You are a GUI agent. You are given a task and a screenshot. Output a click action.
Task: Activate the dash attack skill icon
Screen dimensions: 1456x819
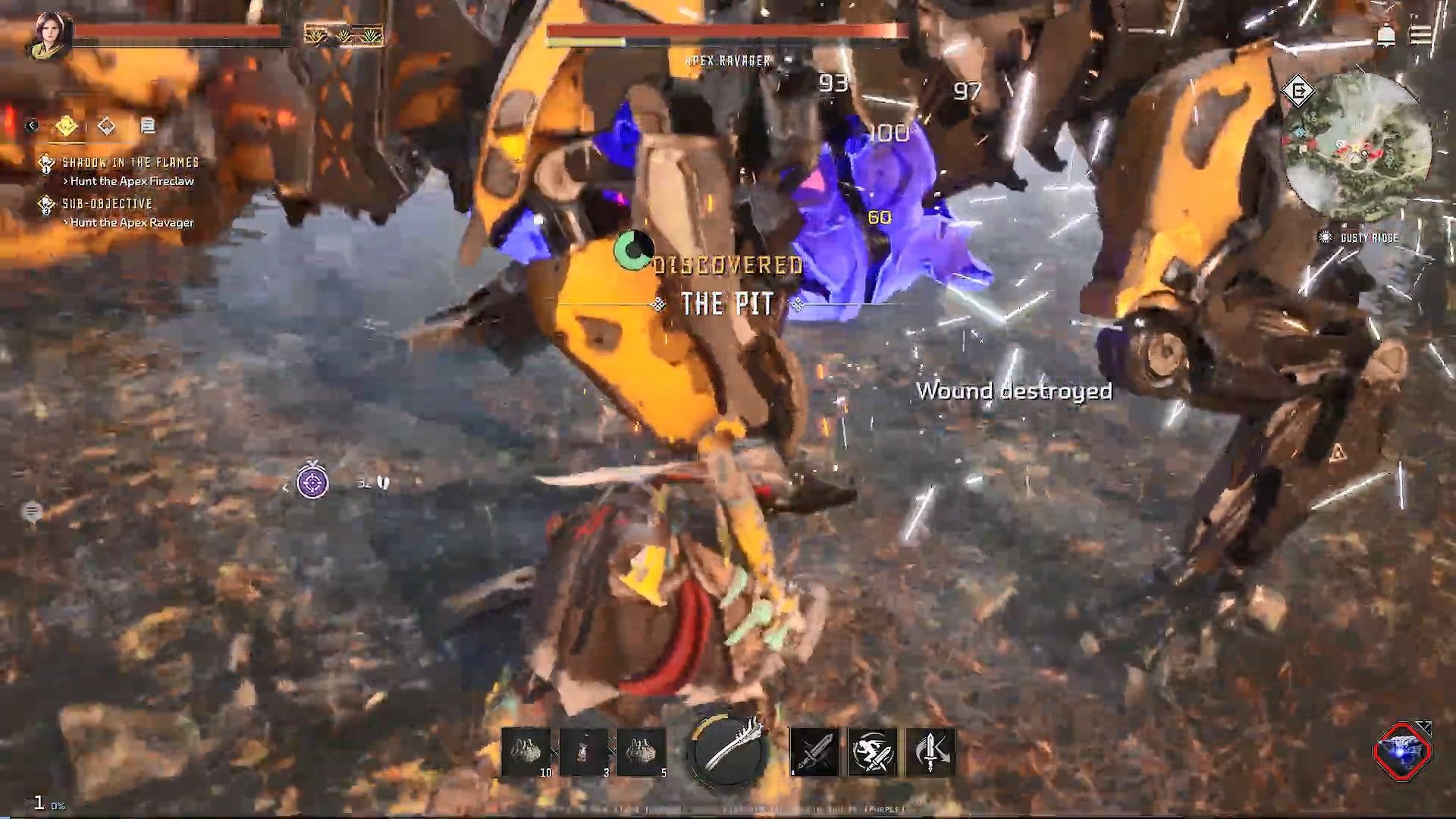(x=874, y=749)
